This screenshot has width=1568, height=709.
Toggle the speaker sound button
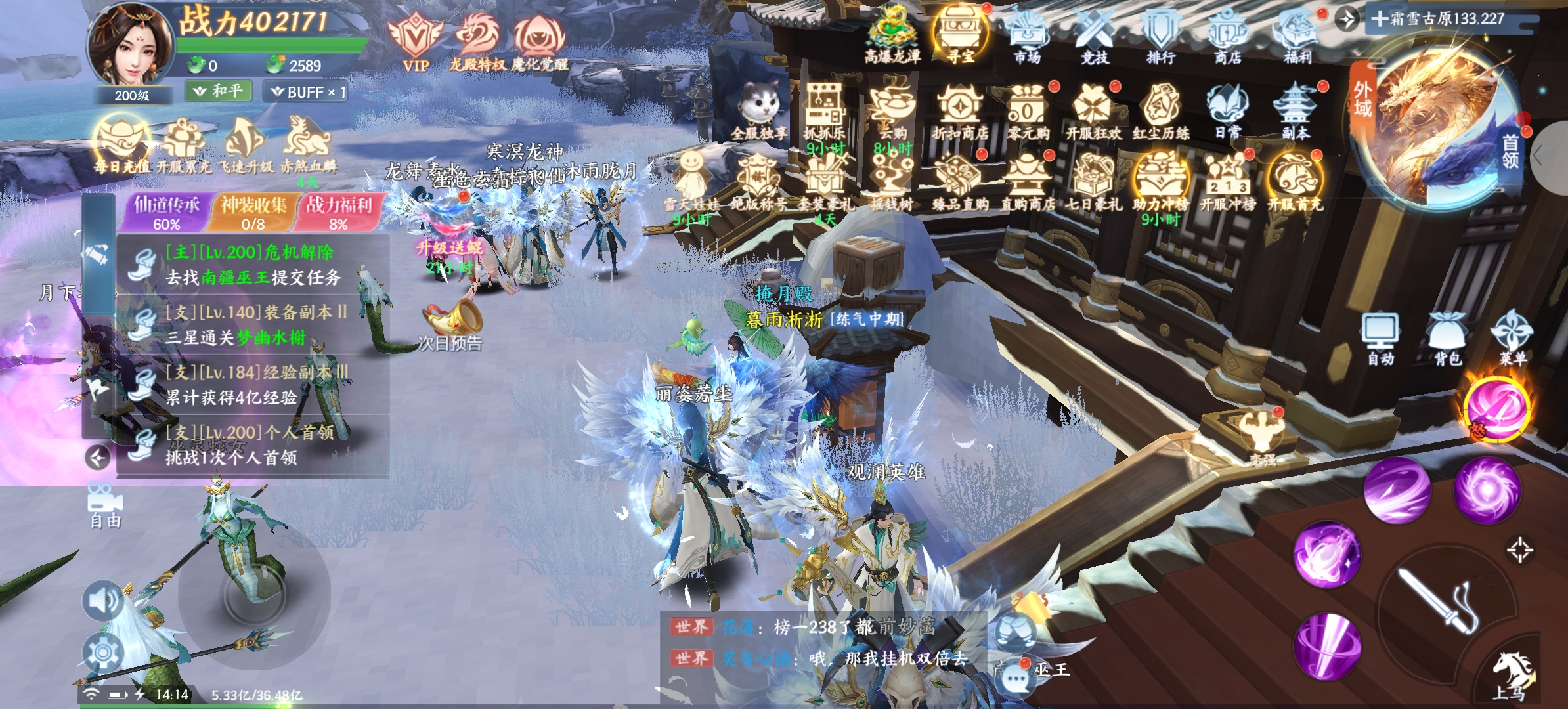coord(103,600)
